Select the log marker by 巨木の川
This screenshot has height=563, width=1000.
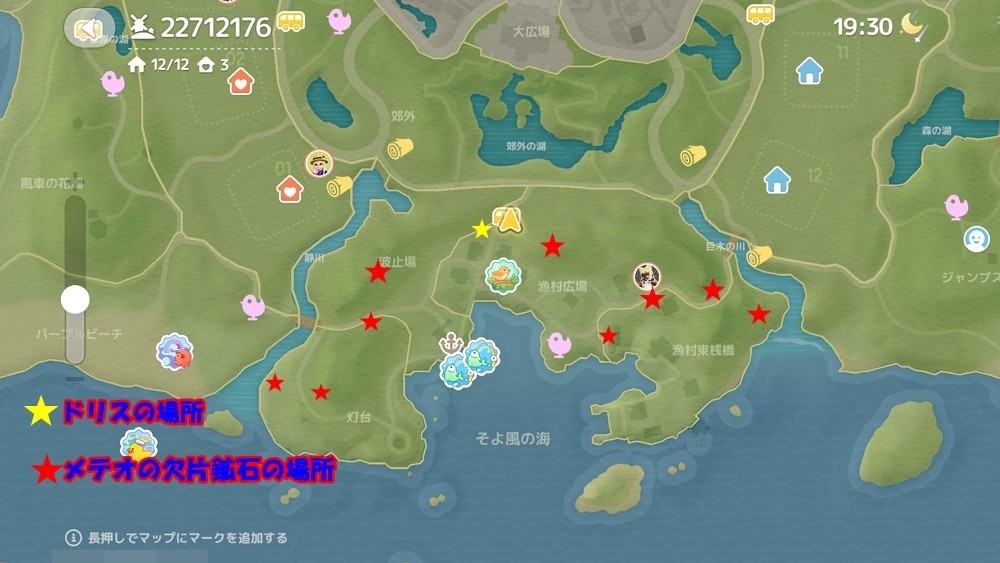(760, 256)
